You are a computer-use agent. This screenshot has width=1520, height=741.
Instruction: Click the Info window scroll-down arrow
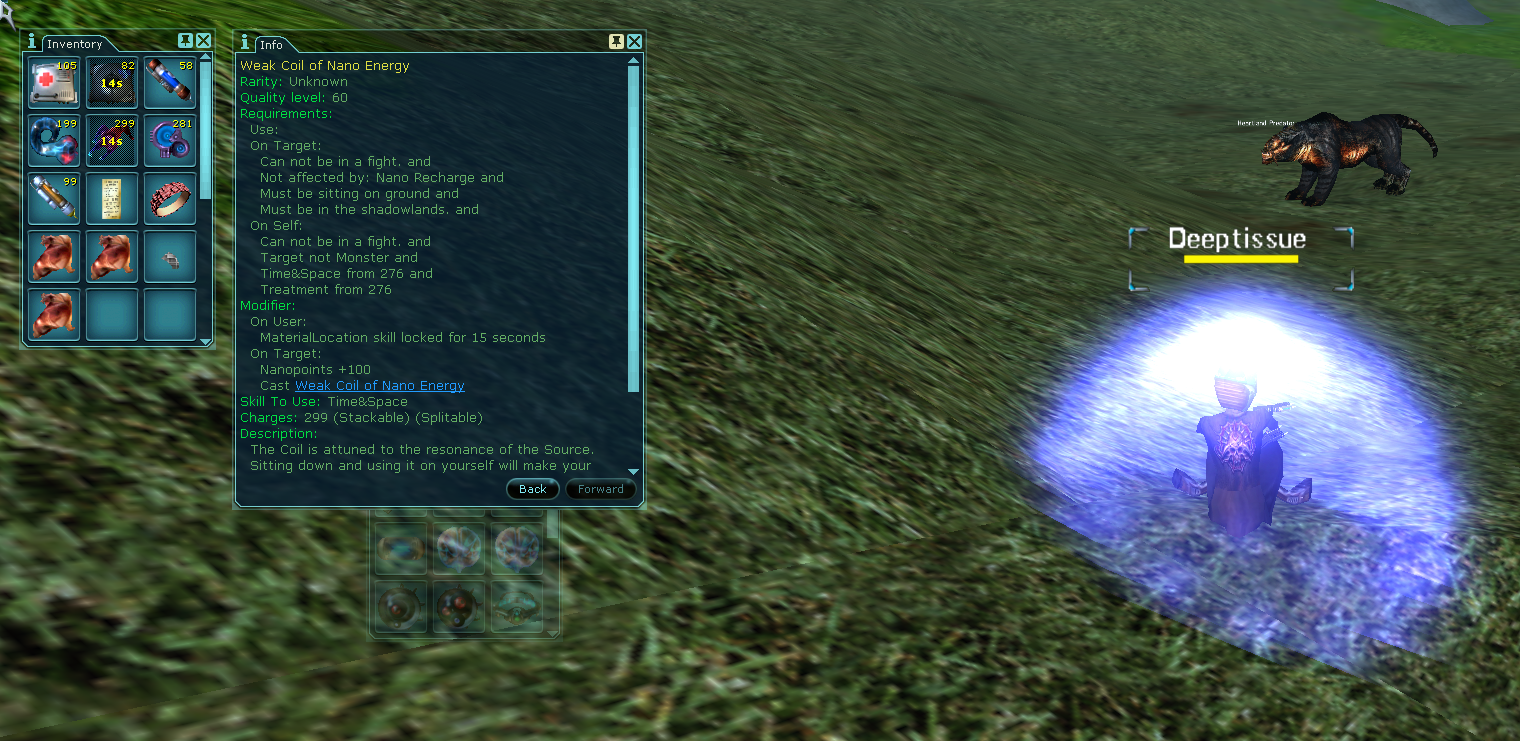point(633,471)
